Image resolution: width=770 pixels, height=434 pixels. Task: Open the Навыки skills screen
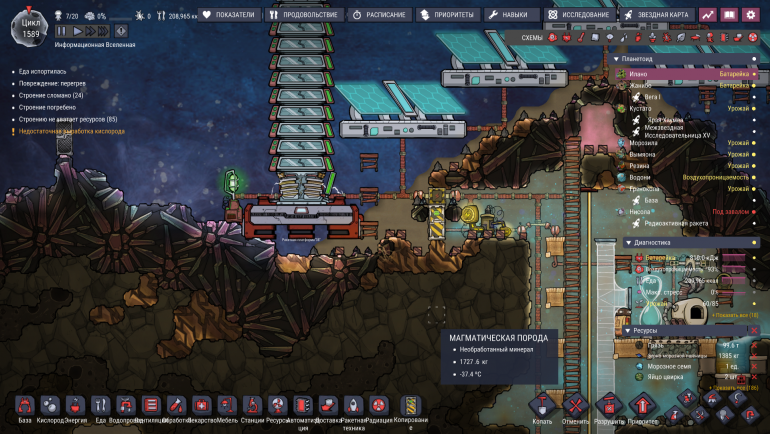[x=508, y=15]
